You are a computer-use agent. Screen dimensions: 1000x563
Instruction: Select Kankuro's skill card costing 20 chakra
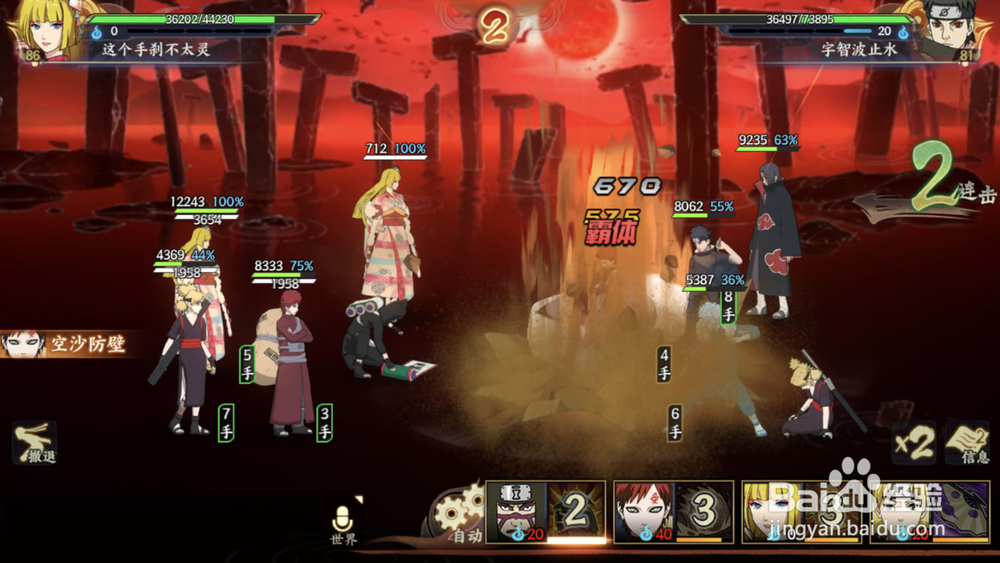546,512
